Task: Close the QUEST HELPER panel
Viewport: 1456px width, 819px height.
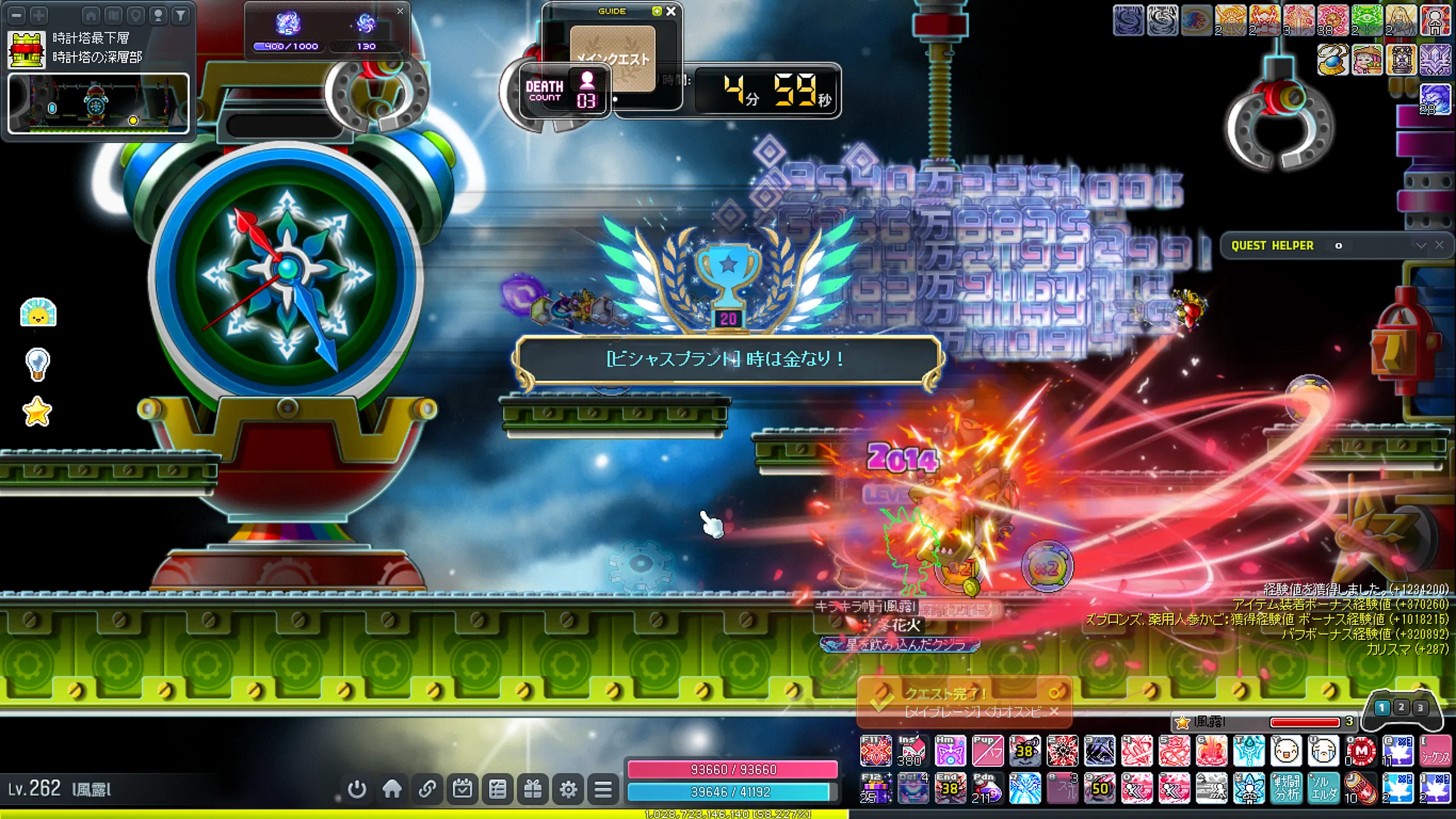Action: [1440, 245]
